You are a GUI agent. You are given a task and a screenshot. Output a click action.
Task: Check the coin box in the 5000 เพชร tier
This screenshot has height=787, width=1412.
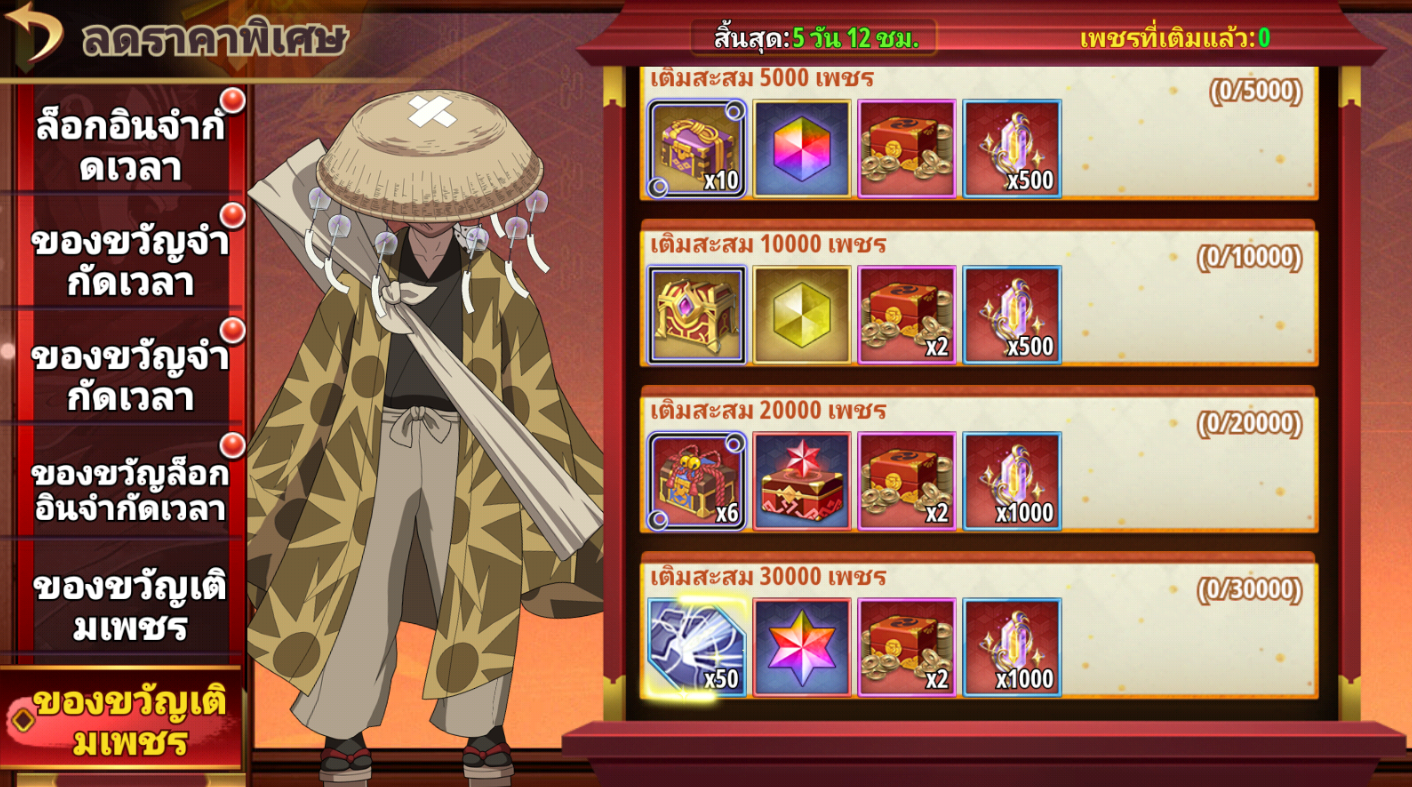907,149
